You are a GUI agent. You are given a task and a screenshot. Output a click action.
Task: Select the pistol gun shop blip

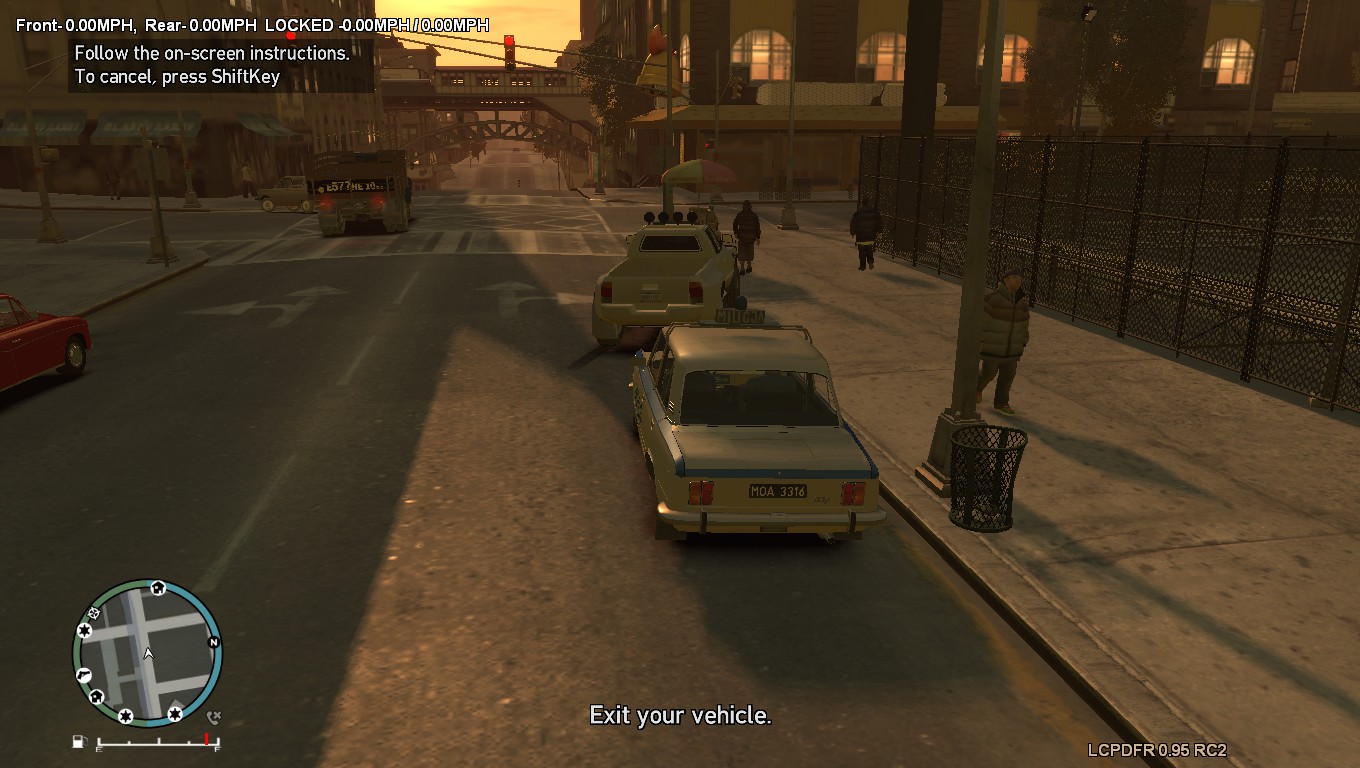[x=84, y=675]
